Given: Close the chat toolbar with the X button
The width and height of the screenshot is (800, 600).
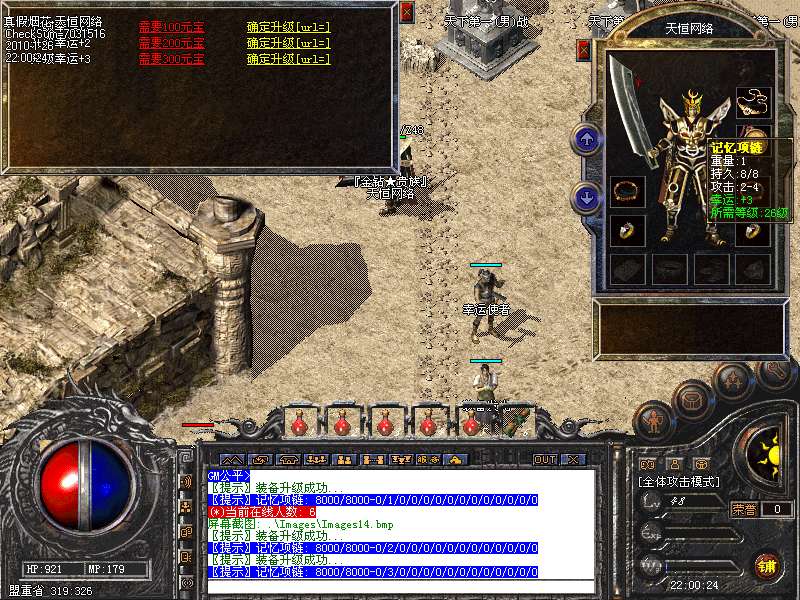Looking at the screenshot, I should point(573,460).
